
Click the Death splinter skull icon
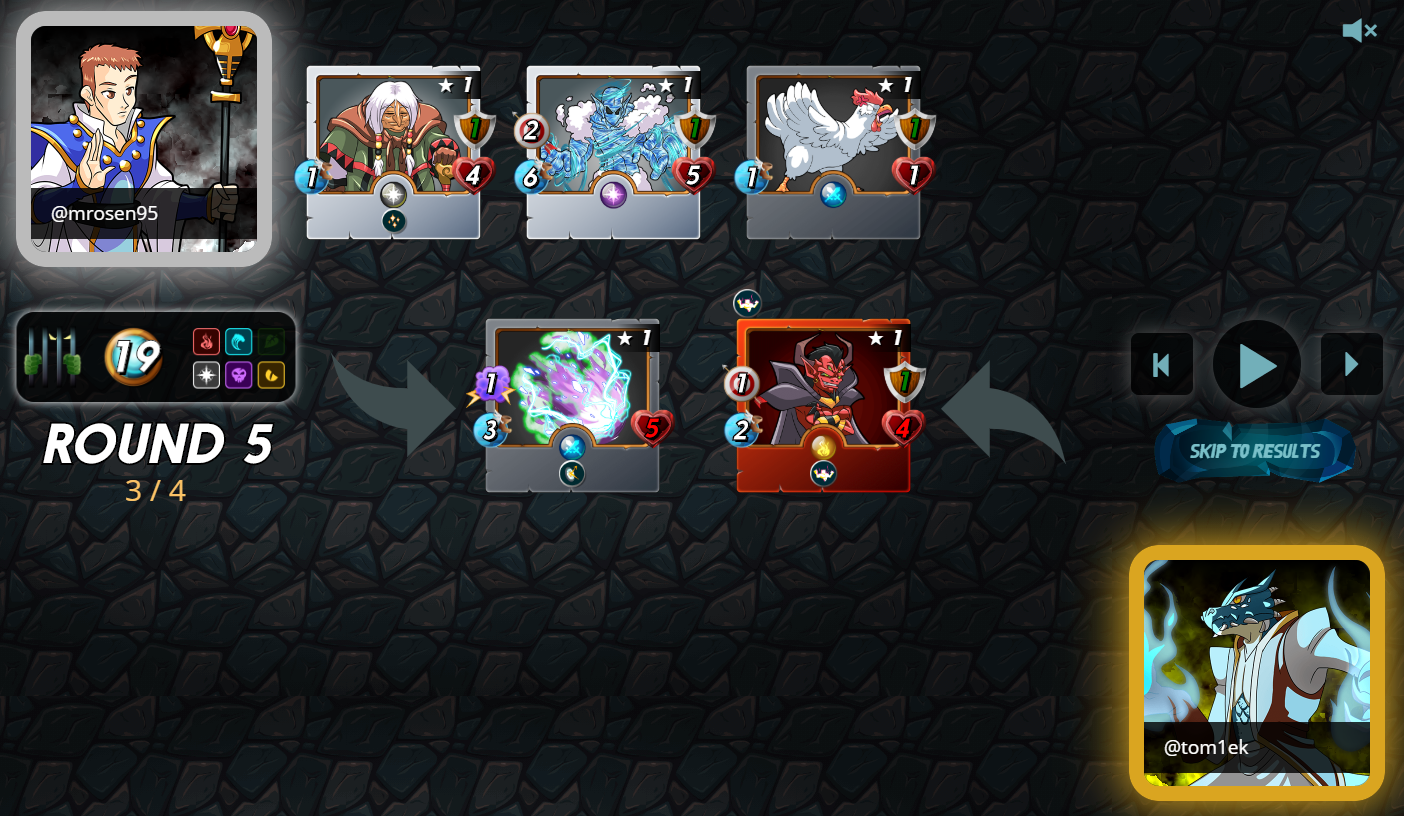coord(239,374)
